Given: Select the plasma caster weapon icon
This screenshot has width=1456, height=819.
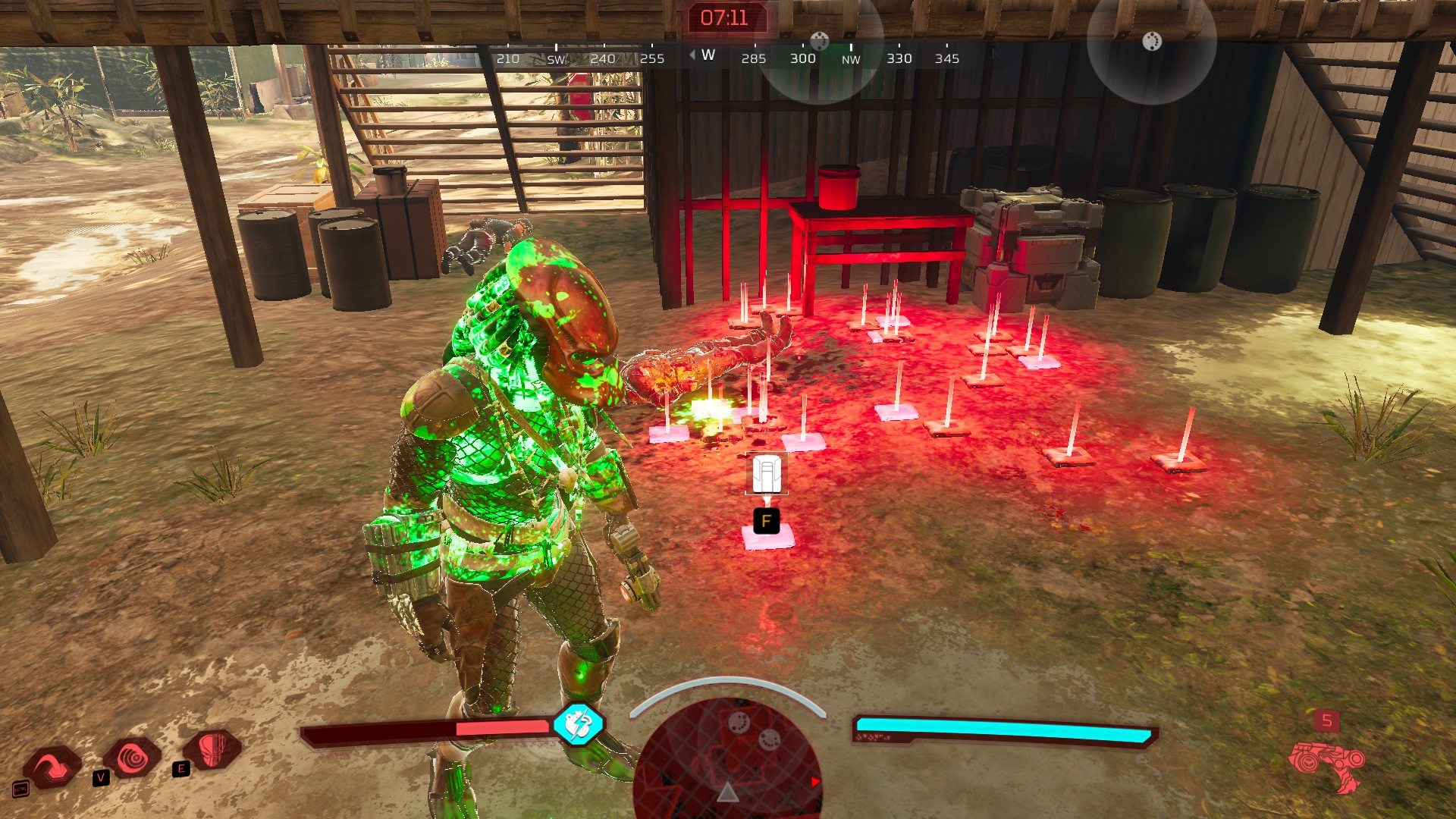Looking at the screenshot, I should (1326, 762).
